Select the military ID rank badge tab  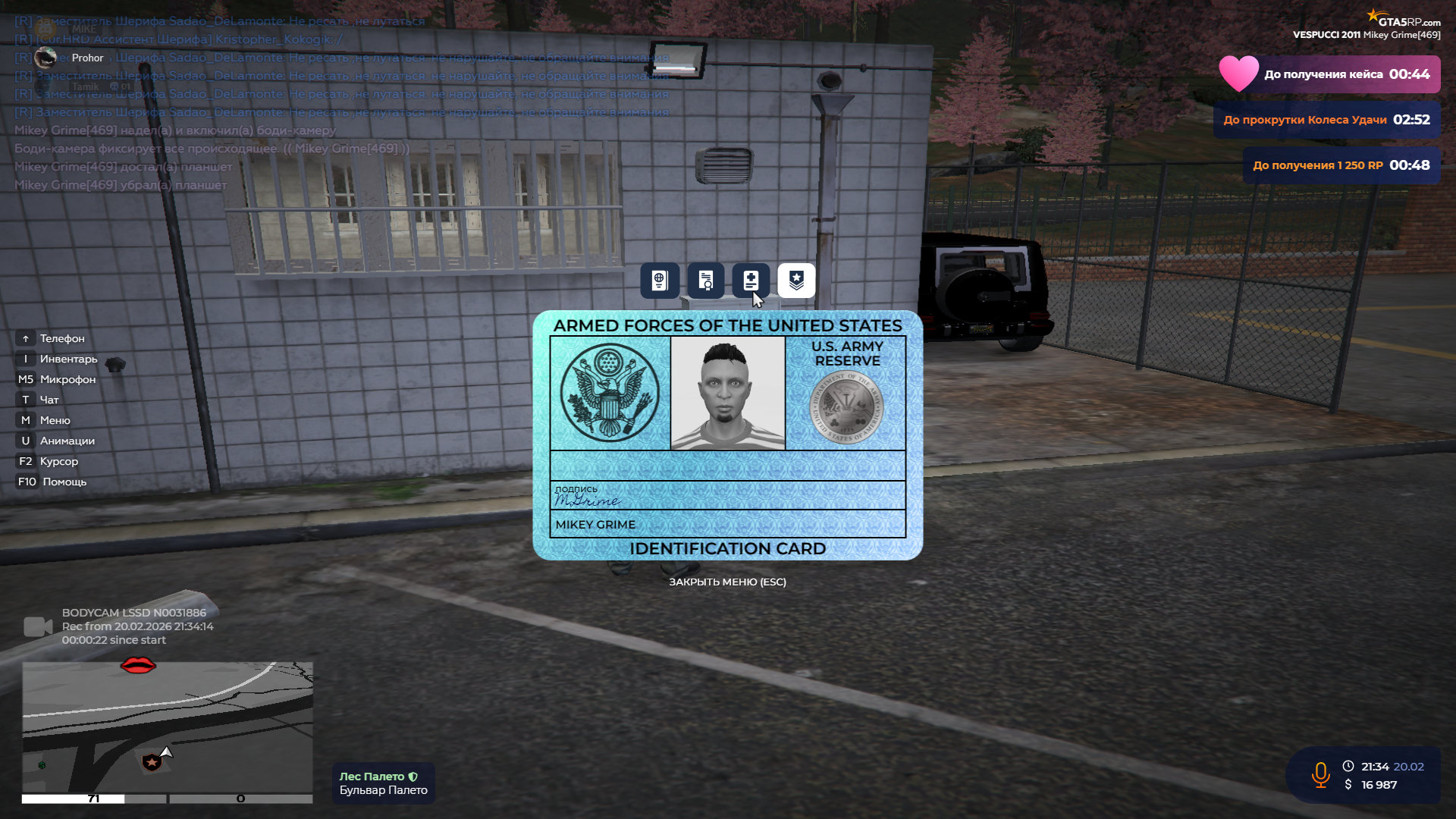[796, 281]
